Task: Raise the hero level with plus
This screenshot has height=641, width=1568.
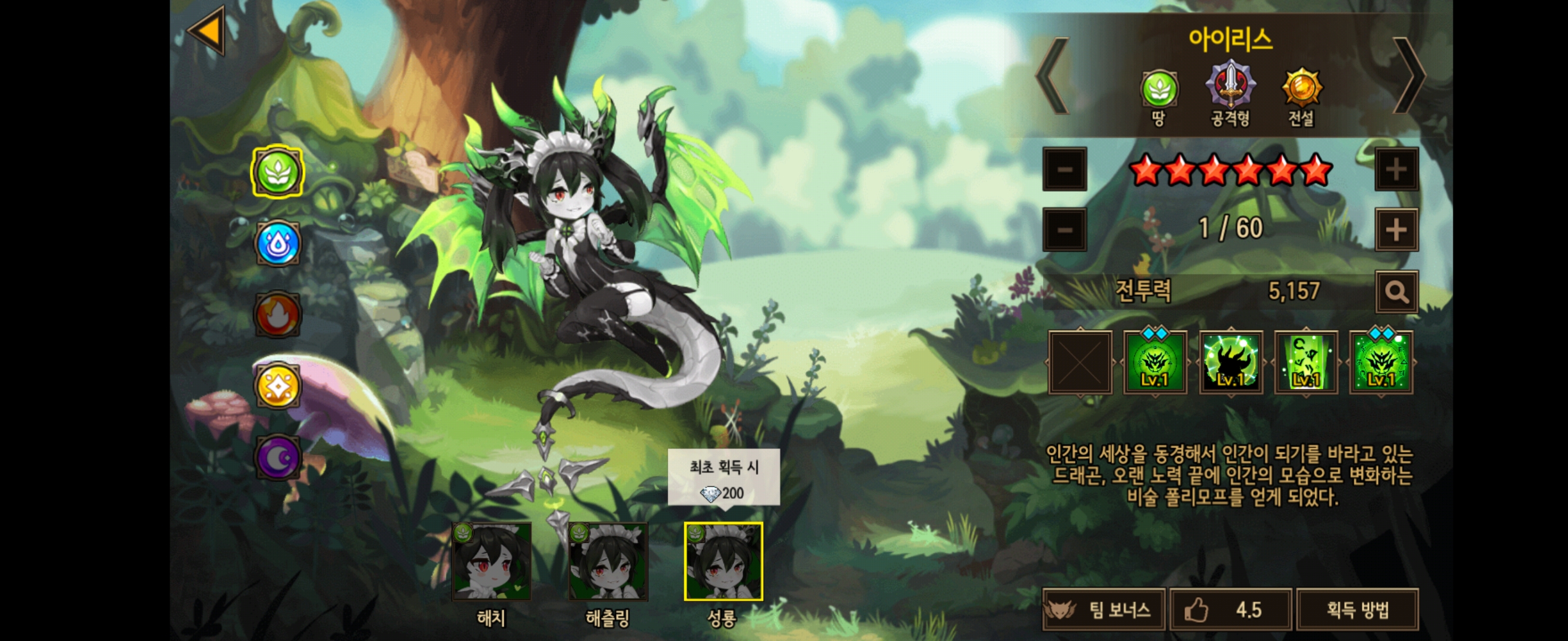Action: pos(1396,230)
